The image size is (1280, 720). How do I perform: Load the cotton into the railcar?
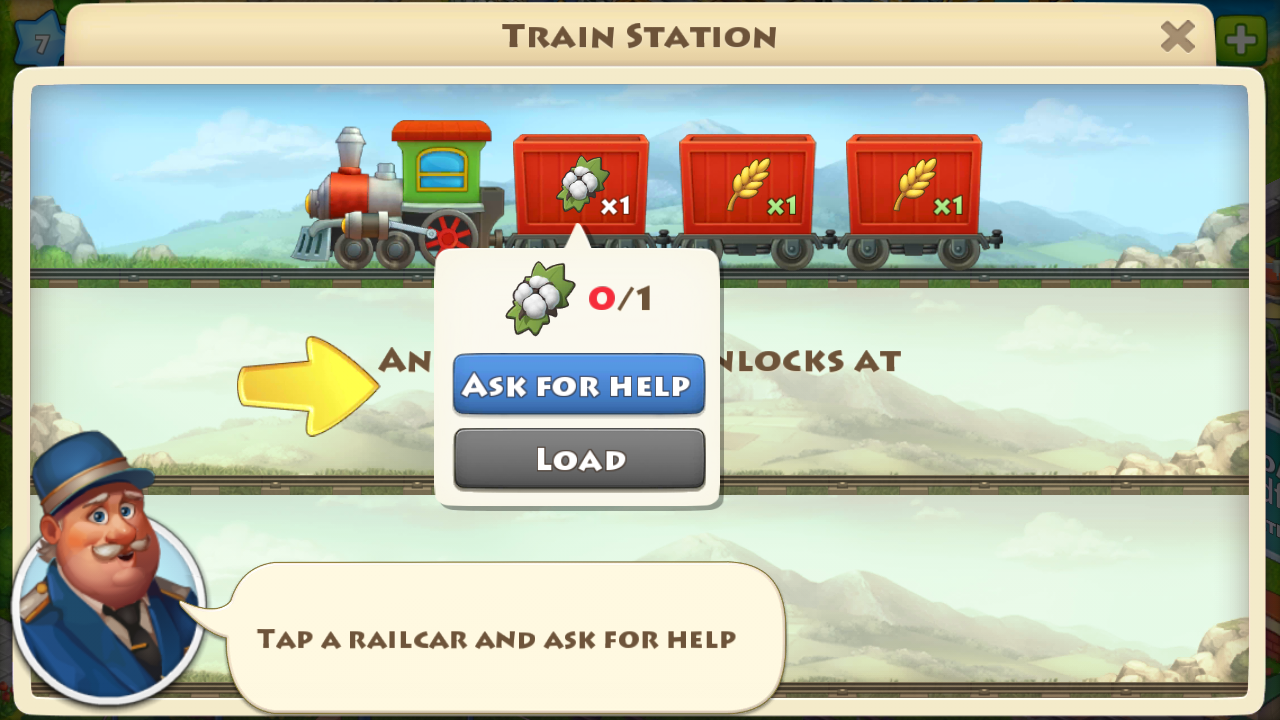pos(579,459)
